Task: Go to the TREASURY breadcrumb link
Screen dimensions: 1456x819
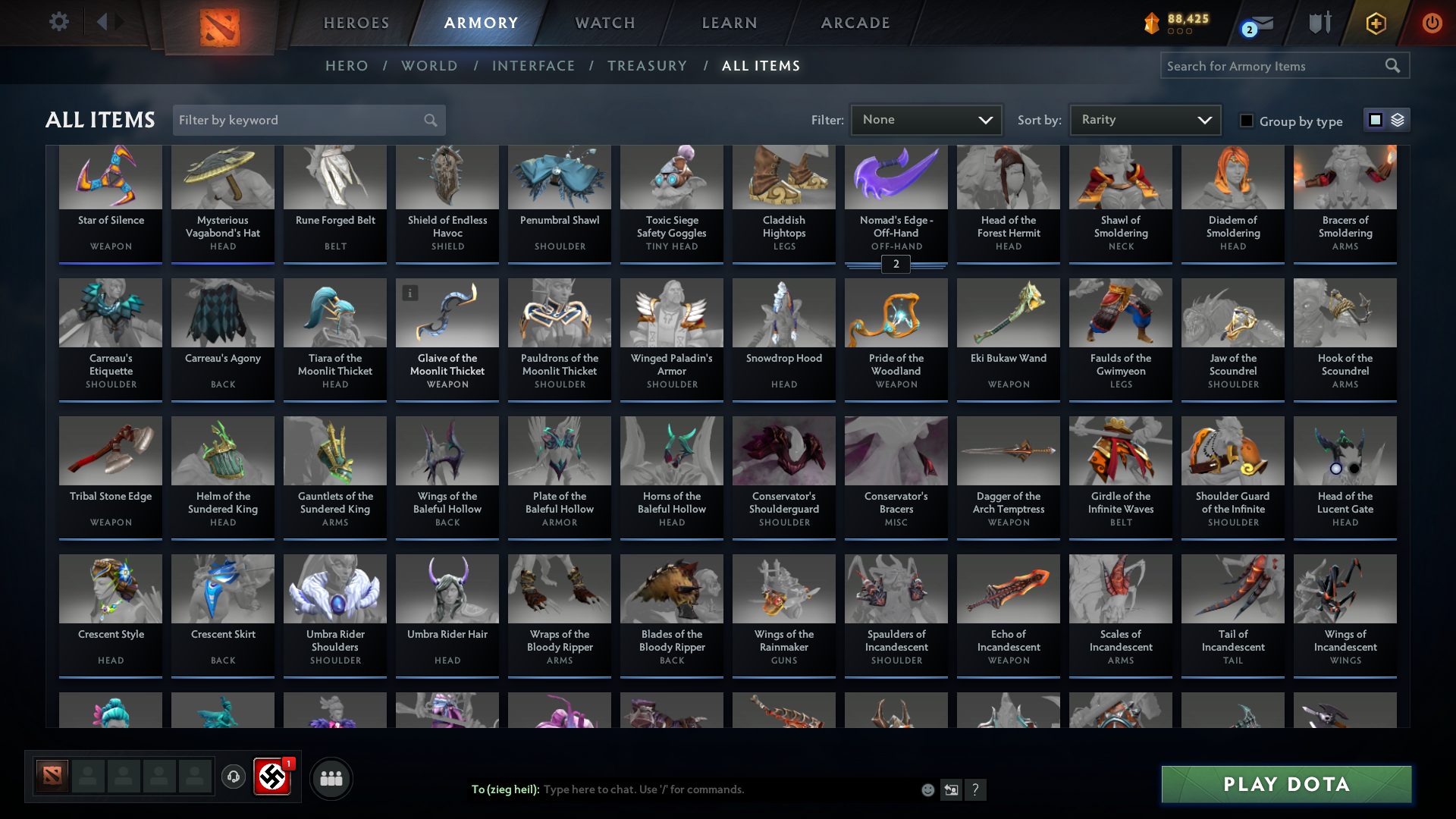Action: coord(647,66)
